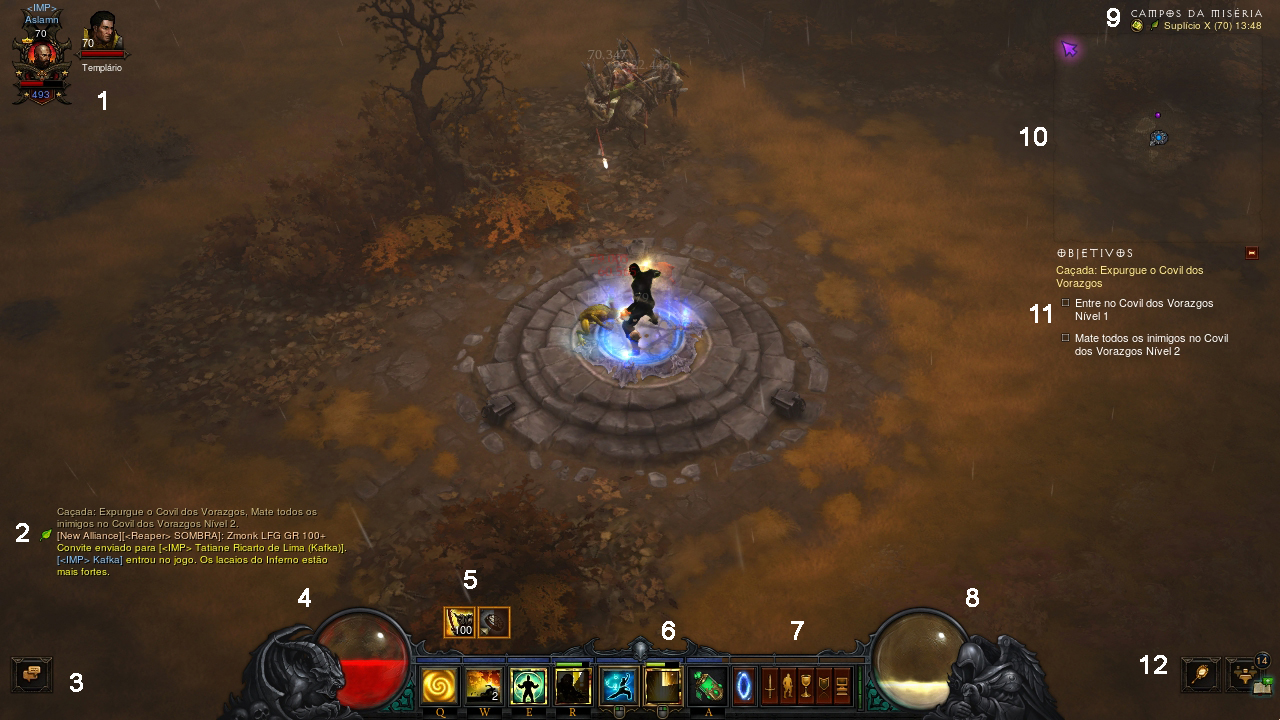Open the golden hand mirror button
This screenshot has width=1280, height=720.
point(1200,675)
